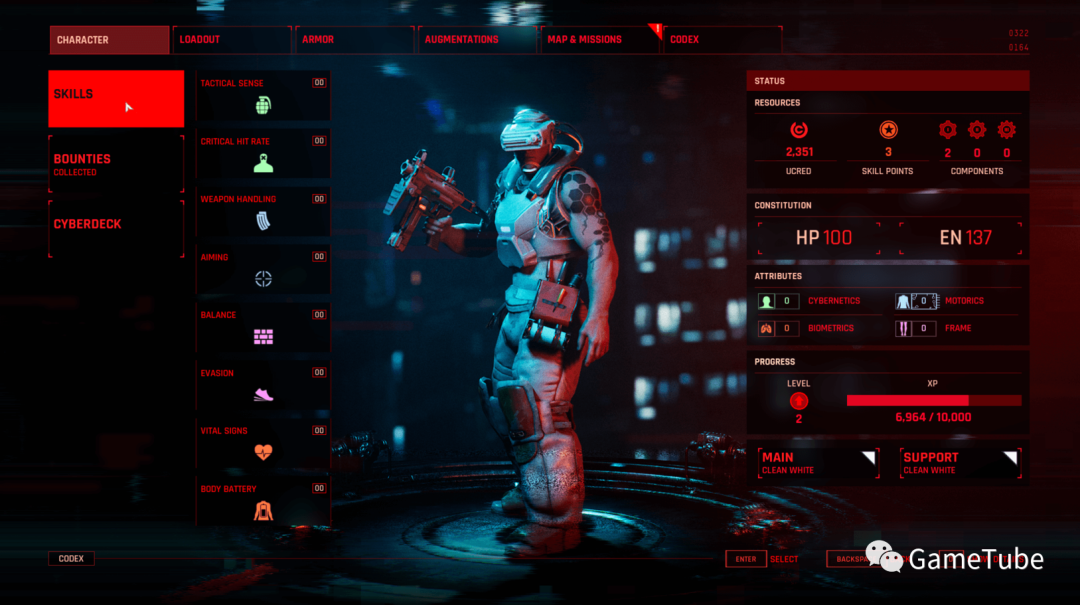
Task: Open the Codex tab at top
Action: click(722, 40)
